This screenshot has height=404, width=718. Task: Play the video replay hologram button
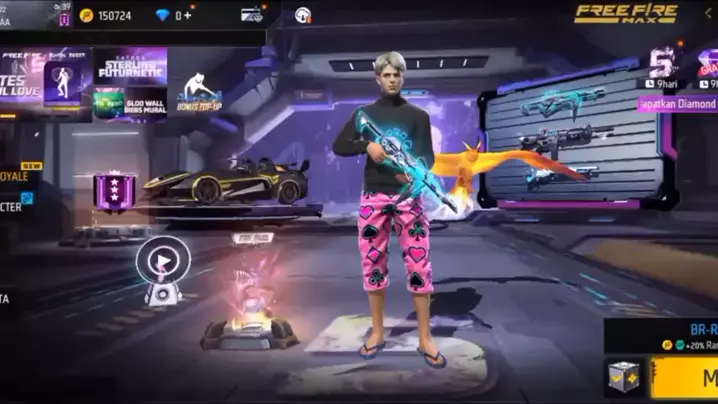pos(165,261)
